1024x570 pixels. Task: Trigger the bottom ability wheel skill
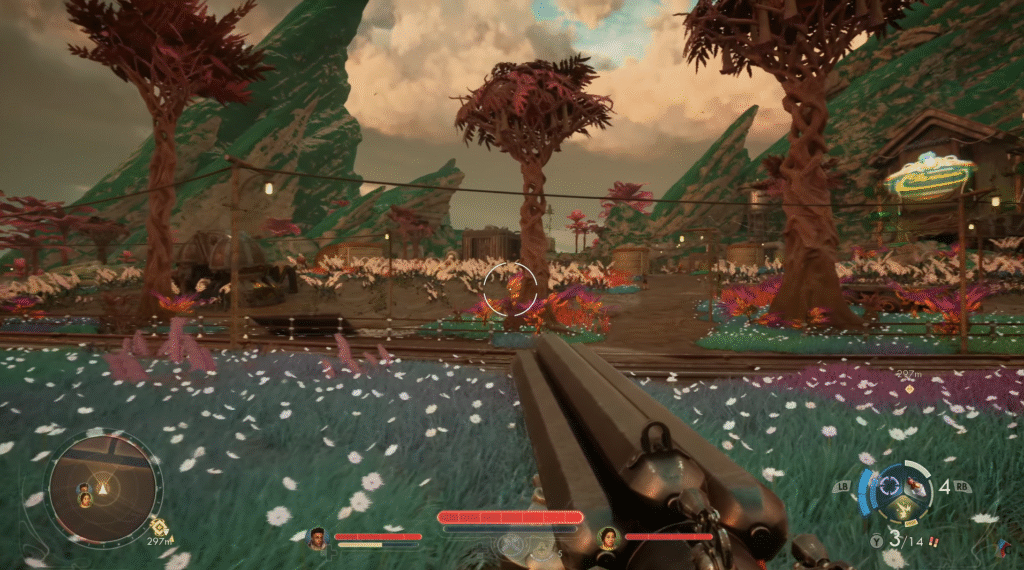pos(904,508)
